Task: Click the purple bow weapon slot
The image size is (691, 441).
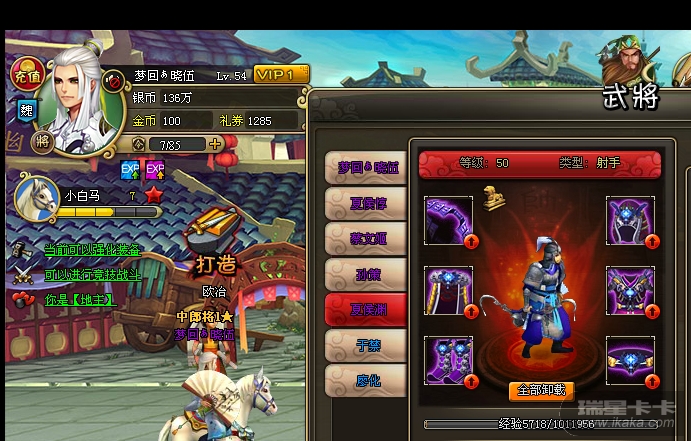Action: (449, 221)
